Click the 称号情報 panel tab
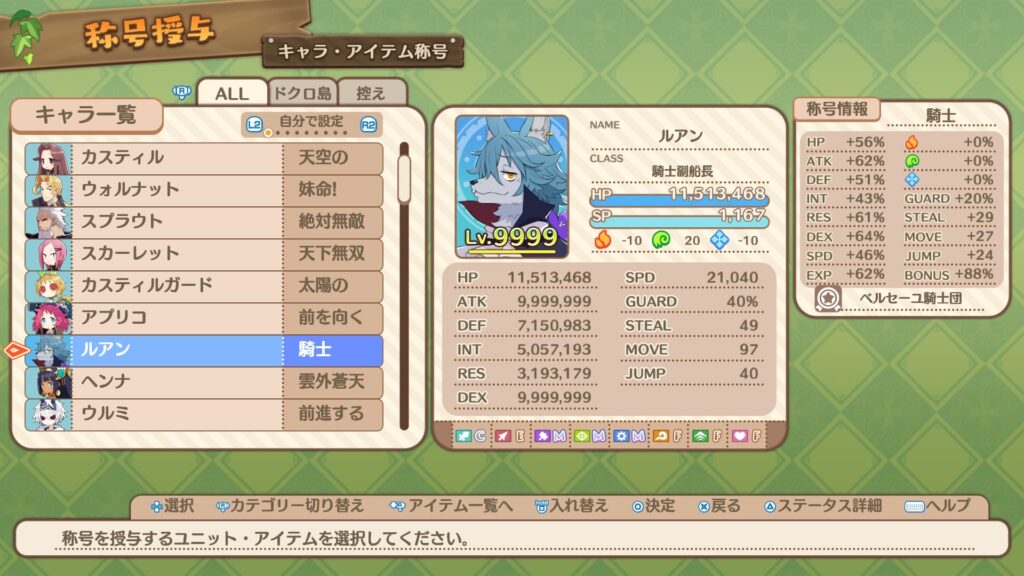Viewport: 1024px width, 576px height. click(836, 109)
